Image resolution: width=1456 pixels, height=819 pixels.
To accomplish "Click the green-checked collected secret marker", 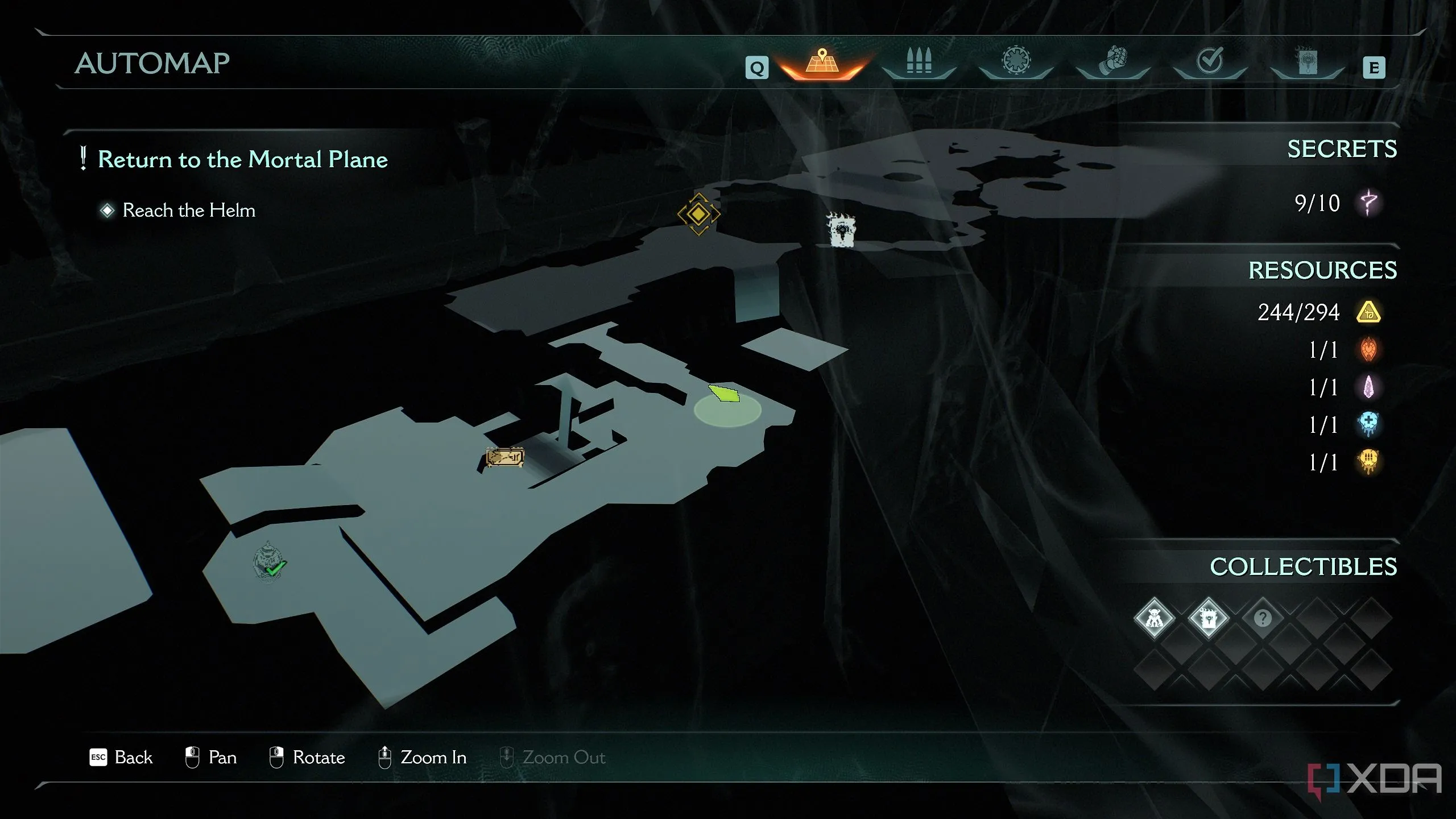I will pyautogui.click(x=269, y=562).
